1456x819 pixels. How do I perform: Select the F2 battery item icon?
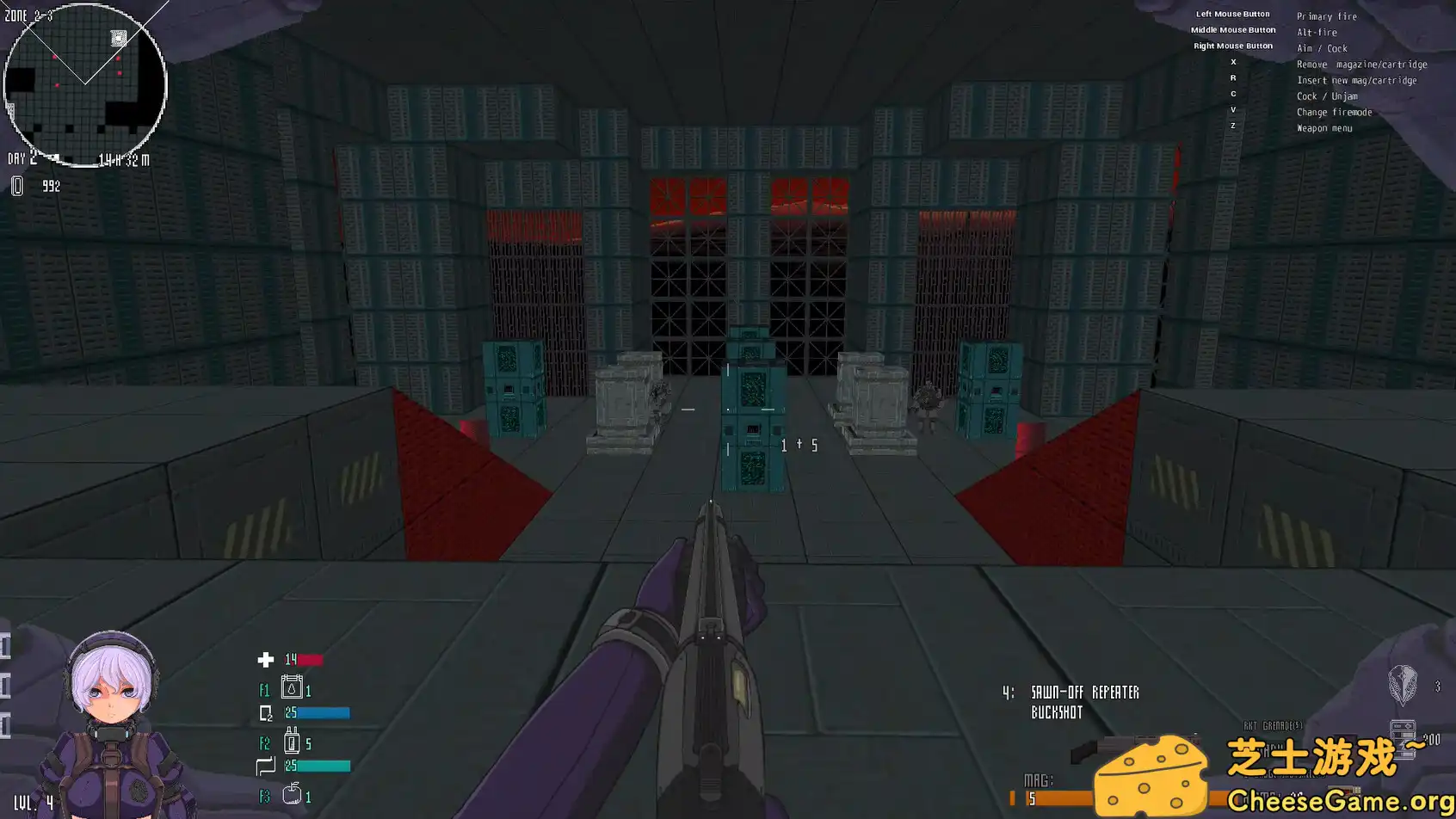292,742
